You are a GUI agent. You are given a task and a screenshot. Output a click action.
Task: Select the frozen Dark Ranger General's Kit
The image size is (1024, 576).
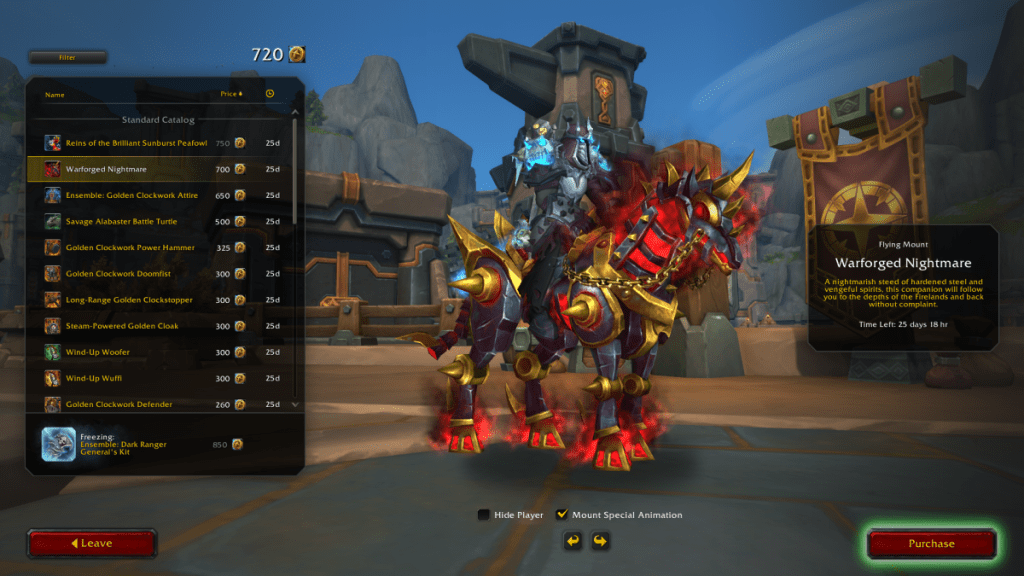tap(140, 444)
